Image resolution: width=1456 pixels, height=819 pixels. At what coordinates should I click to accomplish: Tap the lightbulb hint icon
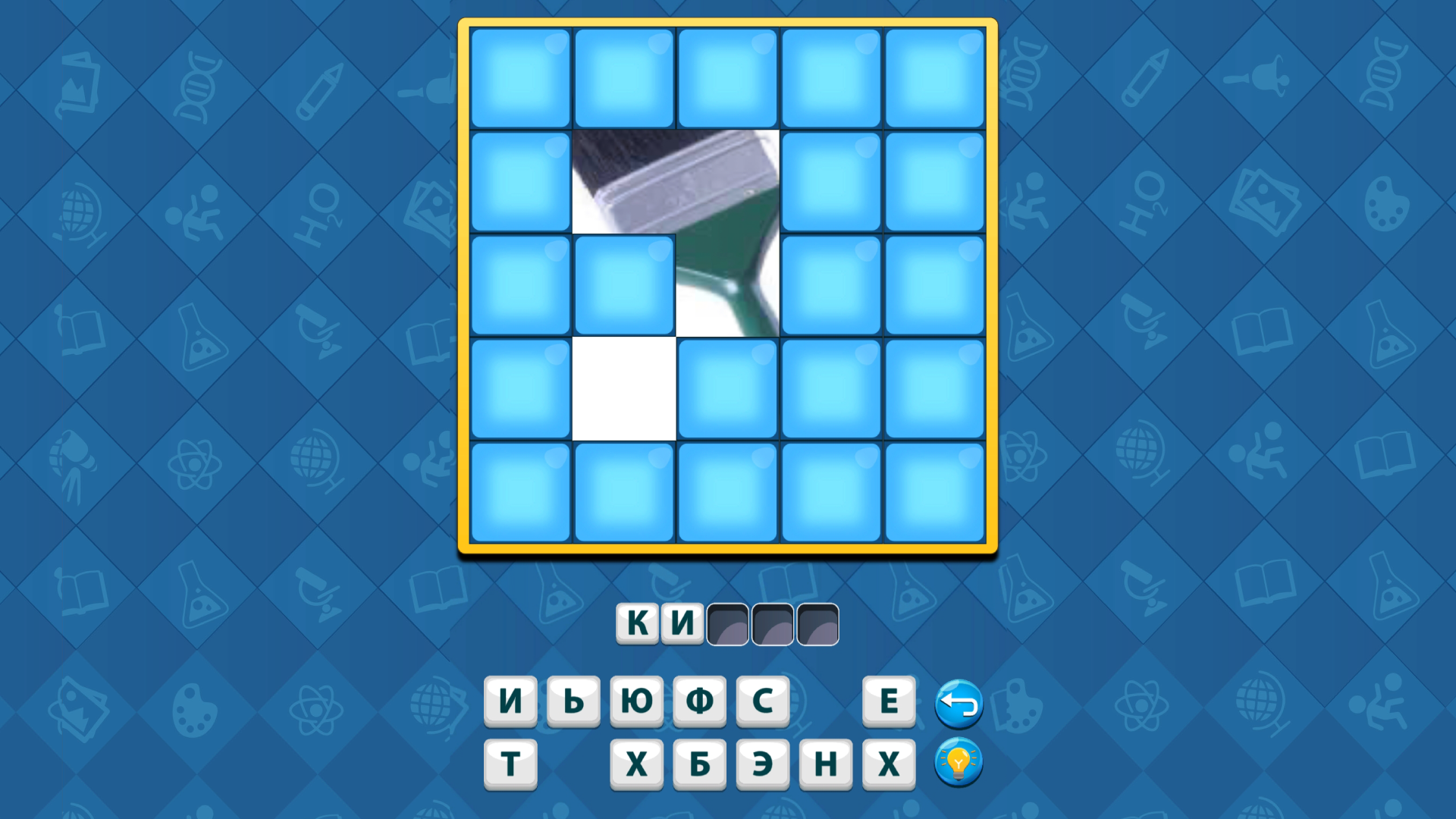tap(958, 764)
